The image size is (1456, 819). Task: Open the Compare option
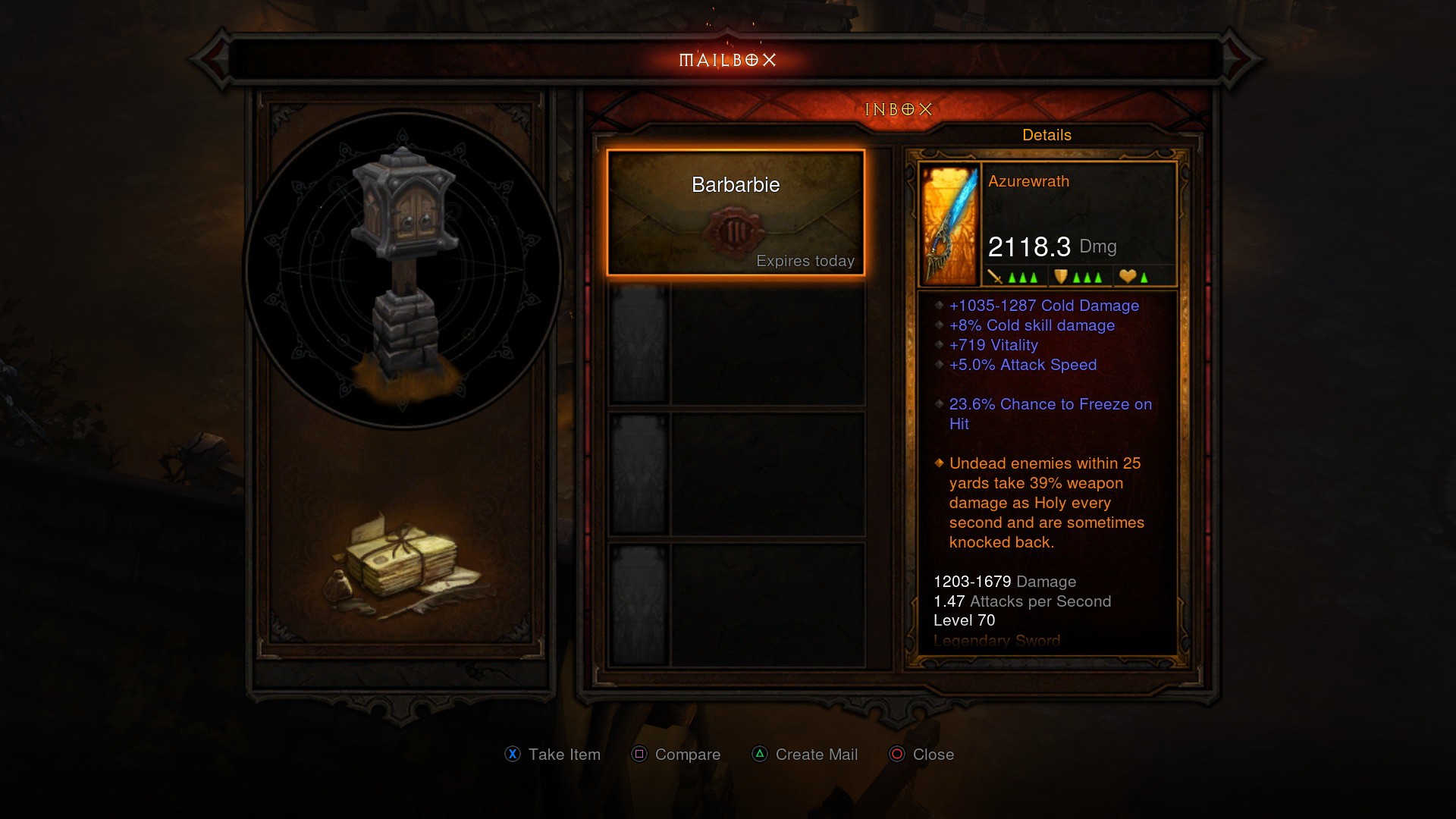pos(676,755)
